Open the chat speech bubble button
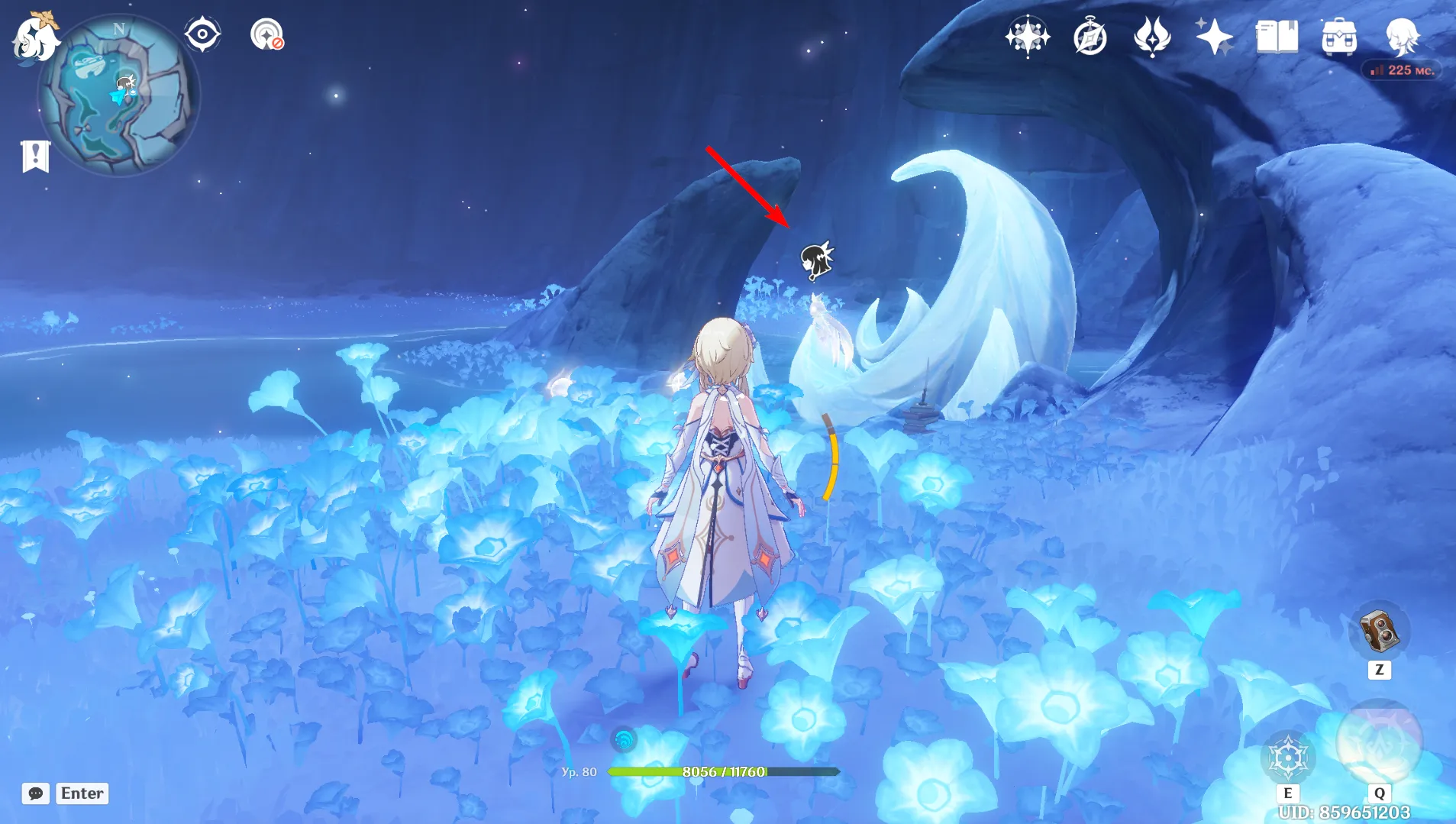The image size is (1456, 824). (x=36, y=793)
